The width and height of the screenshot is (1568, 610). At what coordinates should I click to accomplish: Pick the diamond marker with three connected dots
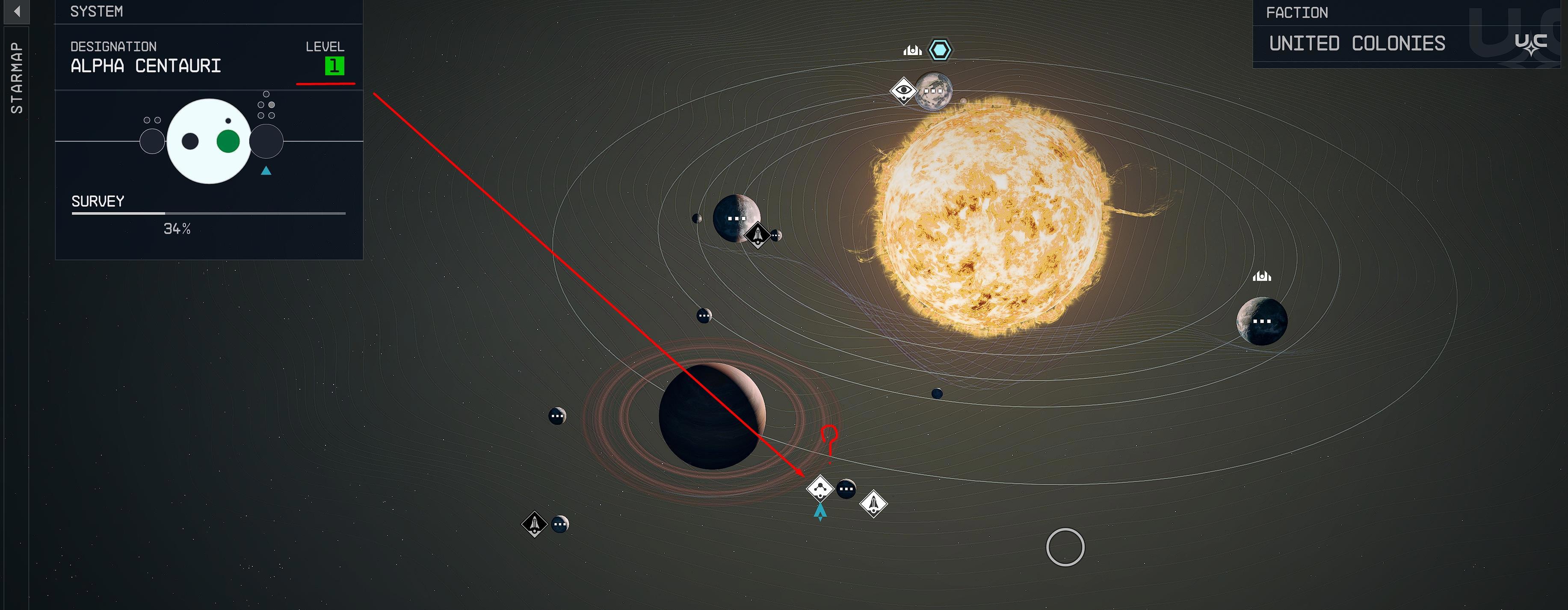click(820, 488)
